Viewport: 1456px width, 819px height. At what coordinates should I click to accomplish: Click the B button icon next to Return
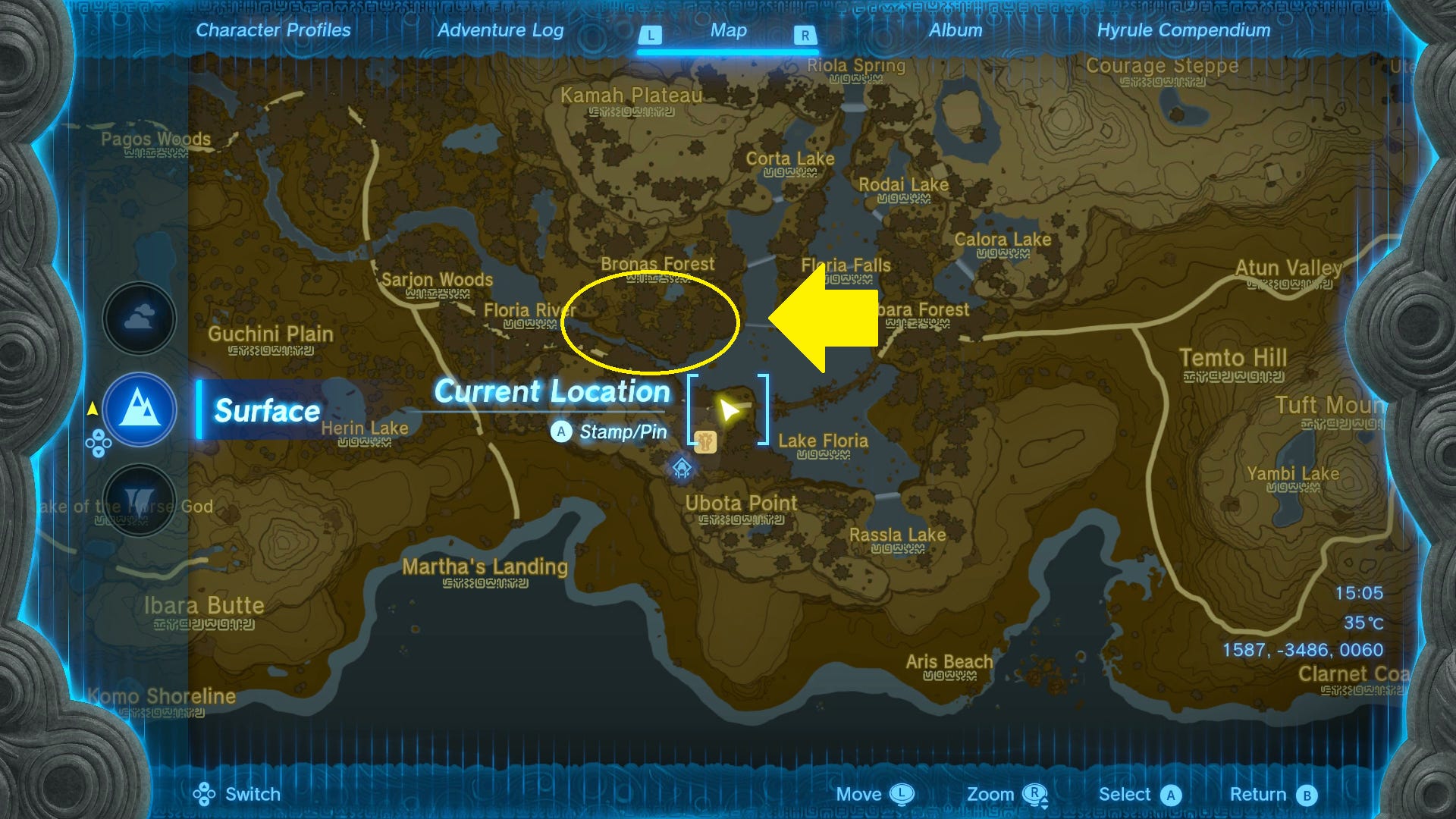pos(1306,794)
